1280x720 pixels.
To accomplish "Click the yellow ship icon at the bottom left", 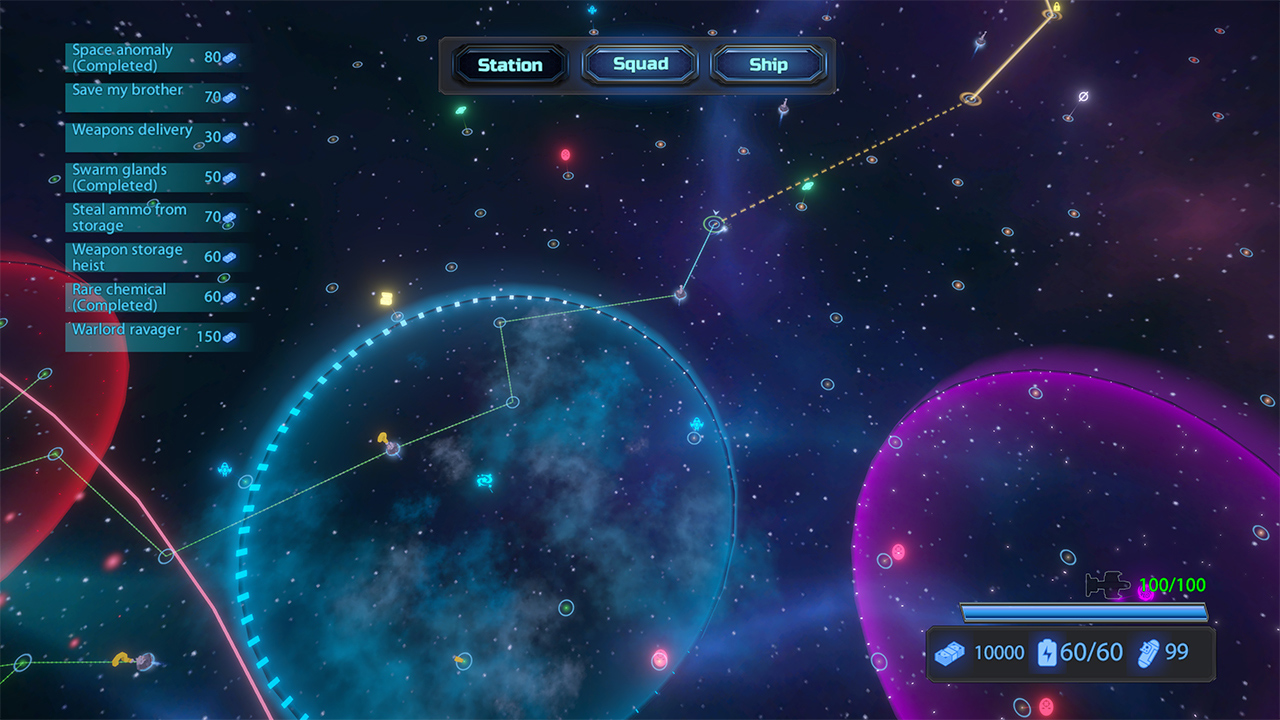I will tap(122, 659).
